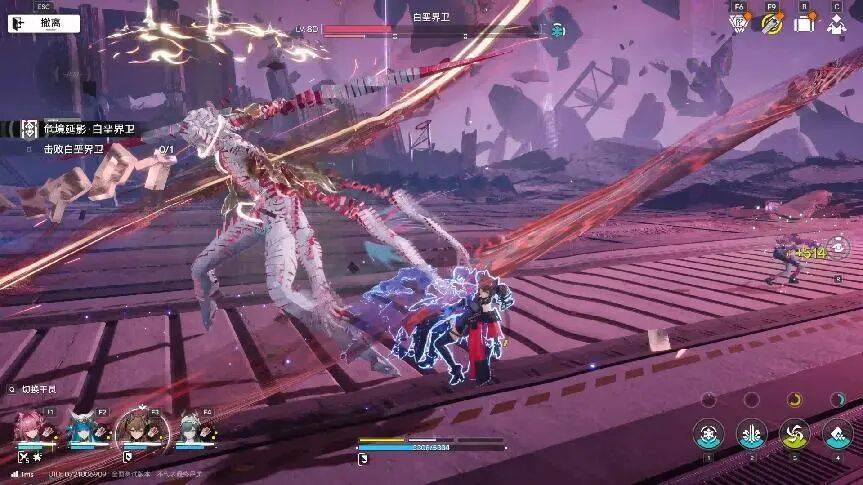Activate the green whirlwind skill icon
The height and width of the screenshot is (485, 863).
pos(795,433)
